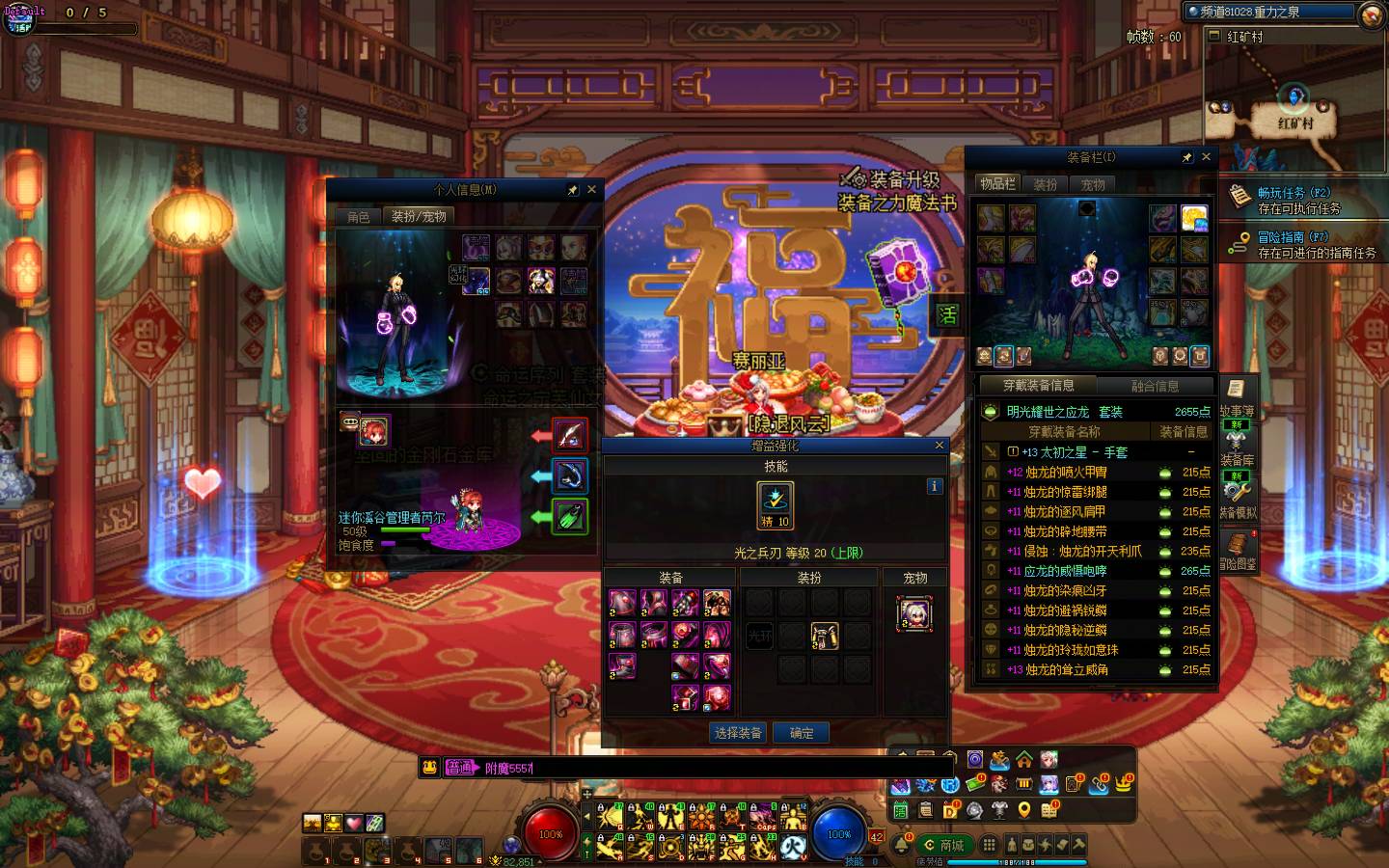Click the chat input box
This screenshot has width=1389, height=868.
(675, 768)
